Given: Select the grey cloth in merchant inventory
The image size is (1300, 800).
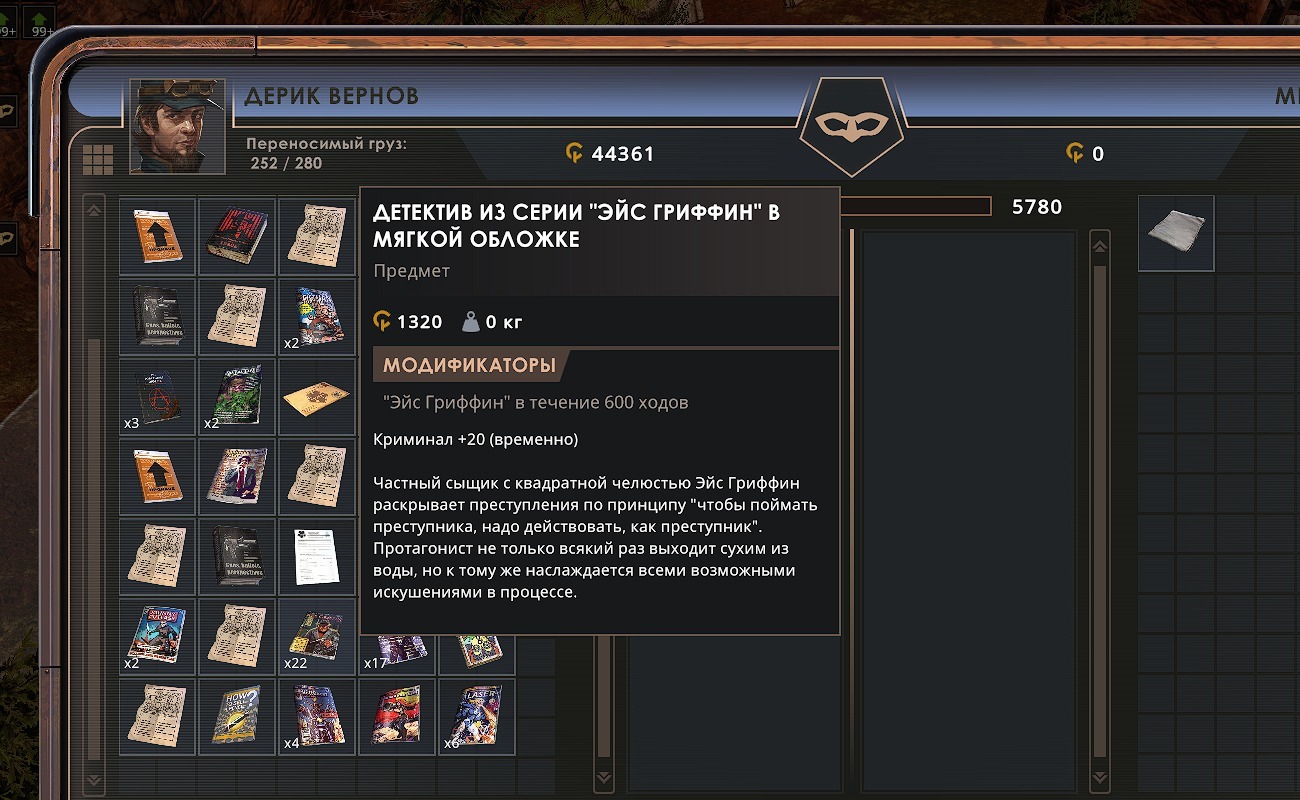Looking at the screenshot, I should [1176, 233].
